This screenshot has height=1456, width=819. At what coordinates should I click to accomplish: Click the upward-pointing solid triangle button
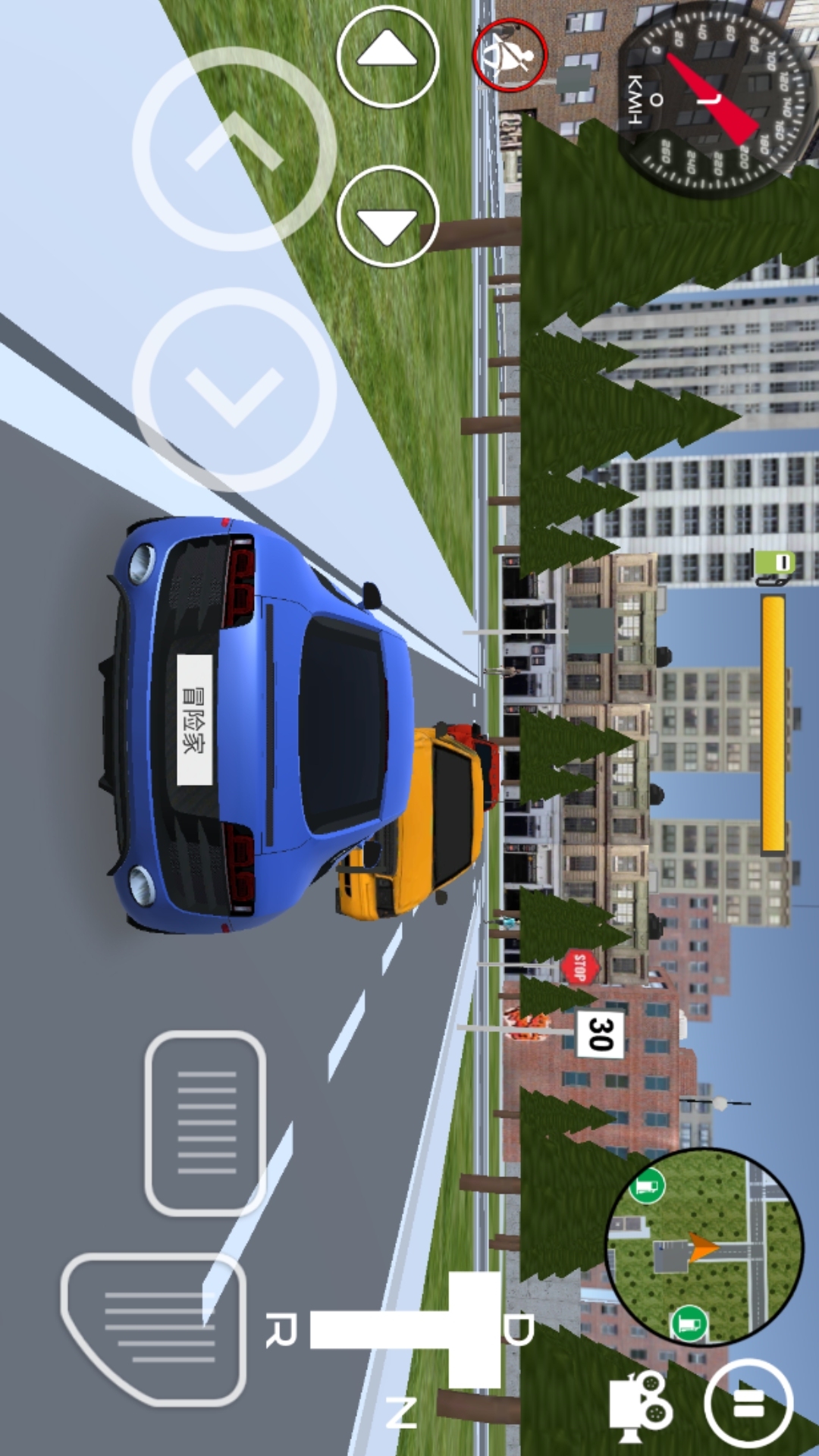pos(388,57)
